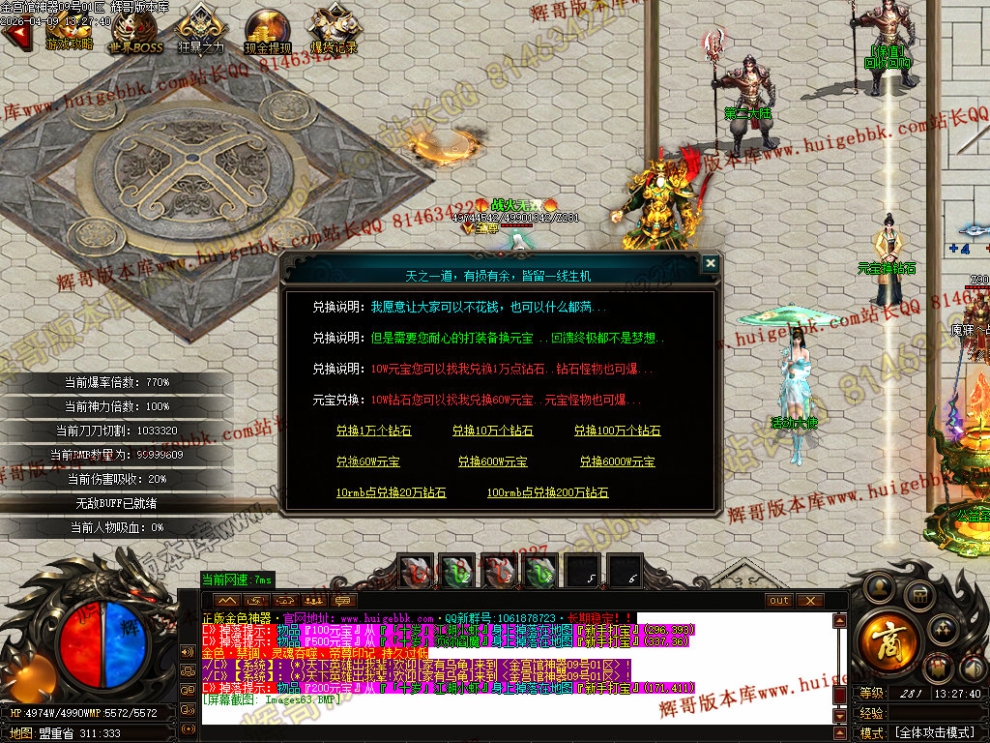990x743 pixels.
Task: Select the 兑换6000W元宝 link
Action: tap(617, 462)
